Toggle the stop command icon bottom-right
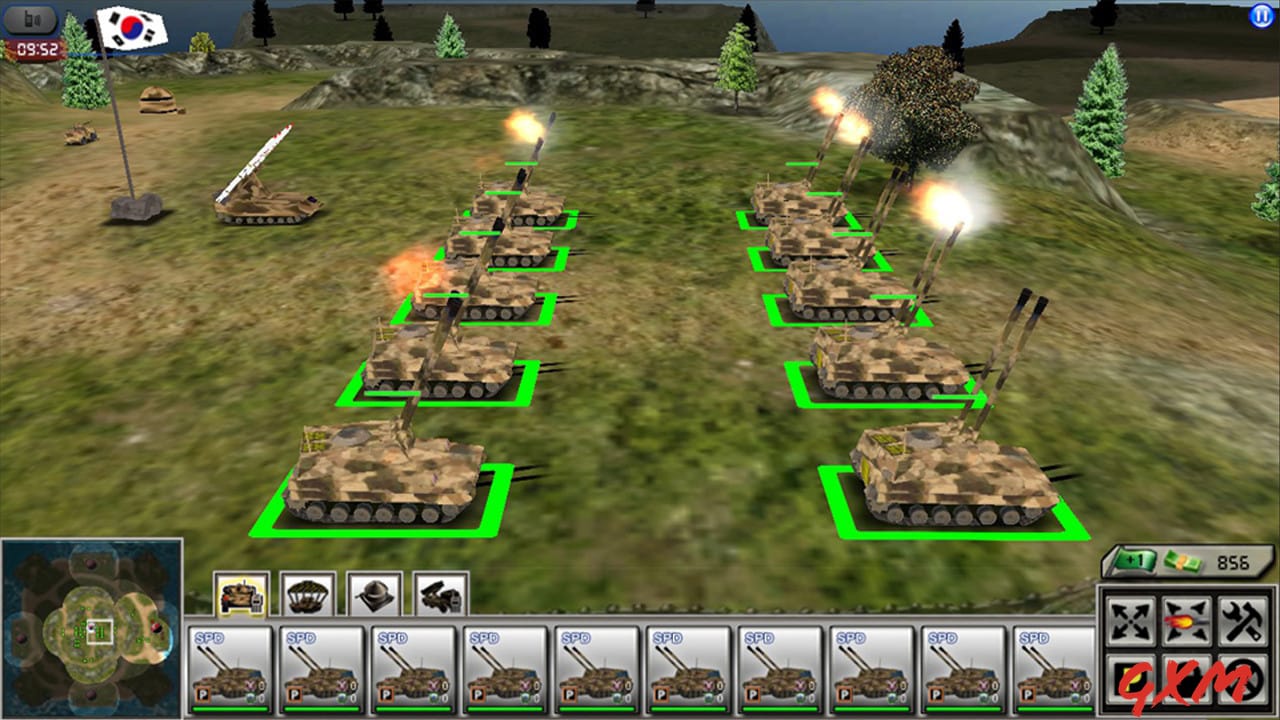Screen dimensions: 1280x720 point(1240,678)
